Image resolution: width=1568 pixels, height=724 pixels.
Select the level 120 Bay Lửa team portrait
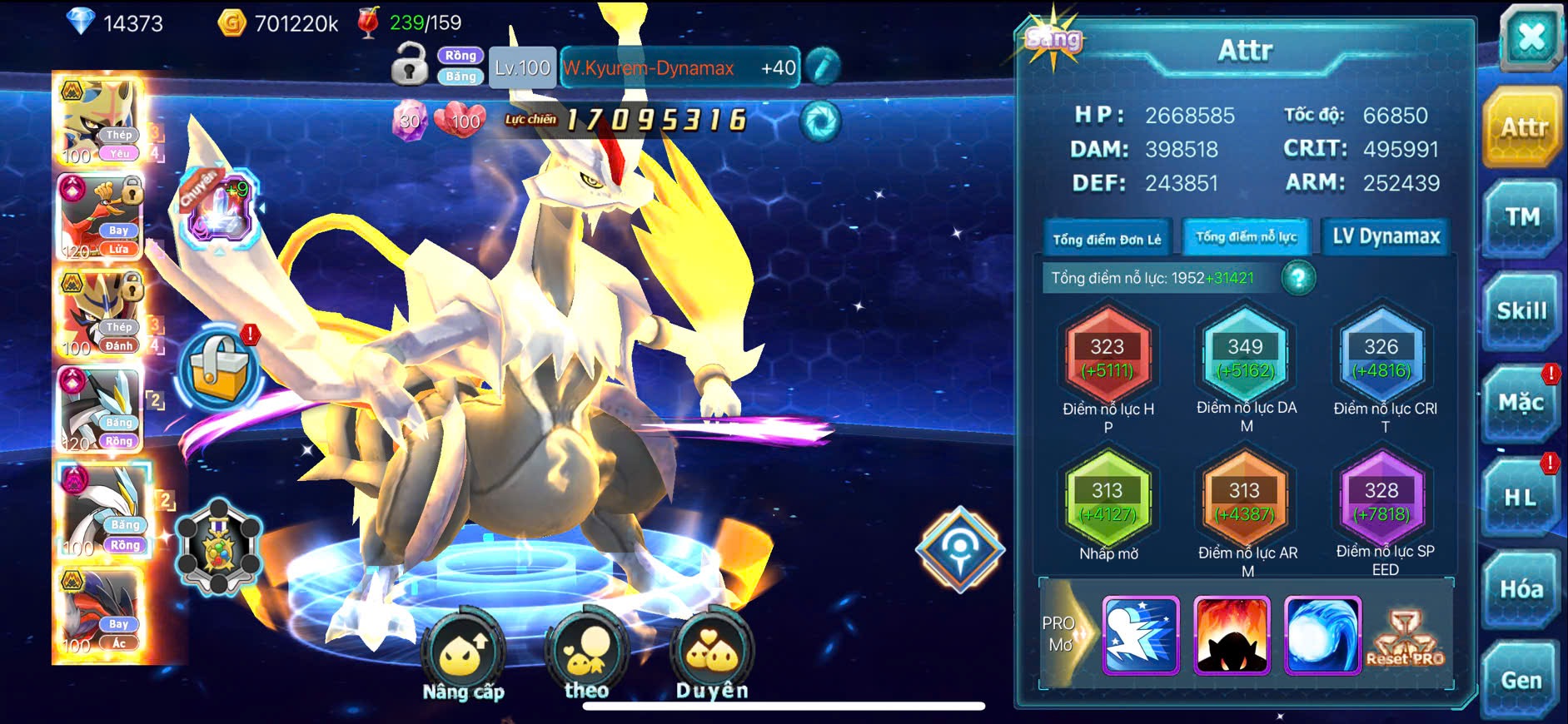pyautogui.click(x=100, y=218)
